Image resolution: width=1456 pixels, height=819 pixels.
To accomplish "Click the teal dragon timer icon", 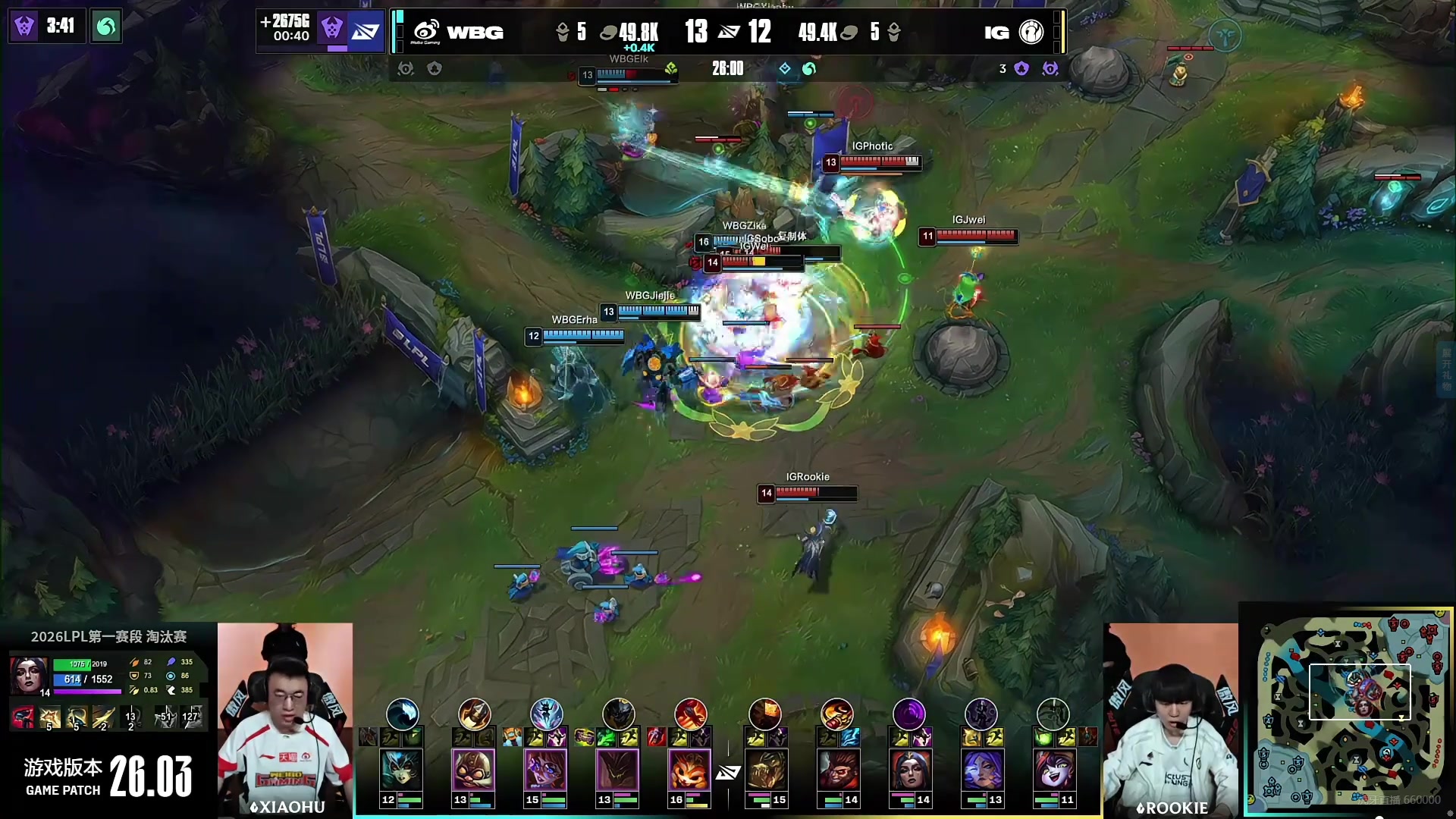I will (x=106, y=27).
